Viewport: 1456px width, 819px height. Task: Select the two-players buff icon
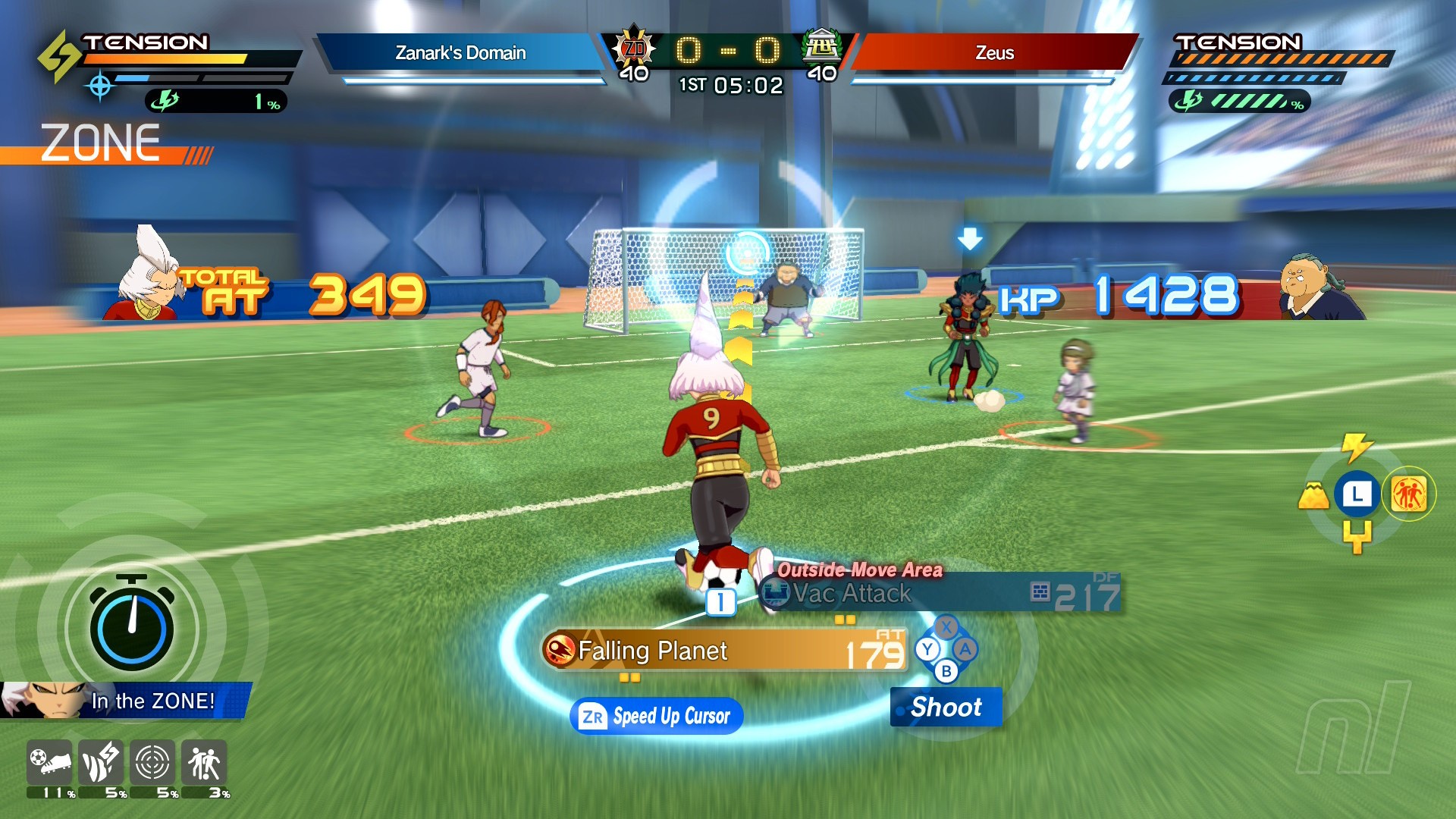(203, 762)
